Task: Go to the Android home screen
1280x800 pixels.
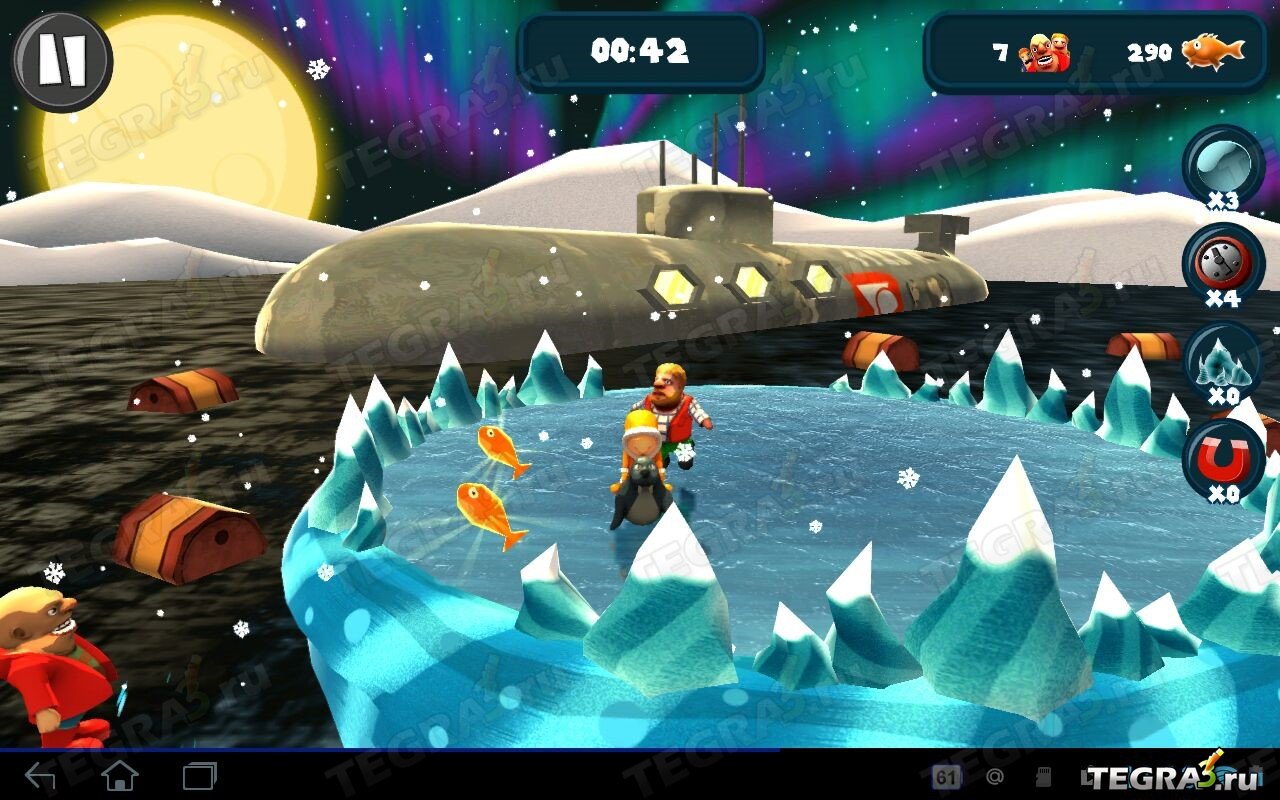Action: [x=120, y=775]
